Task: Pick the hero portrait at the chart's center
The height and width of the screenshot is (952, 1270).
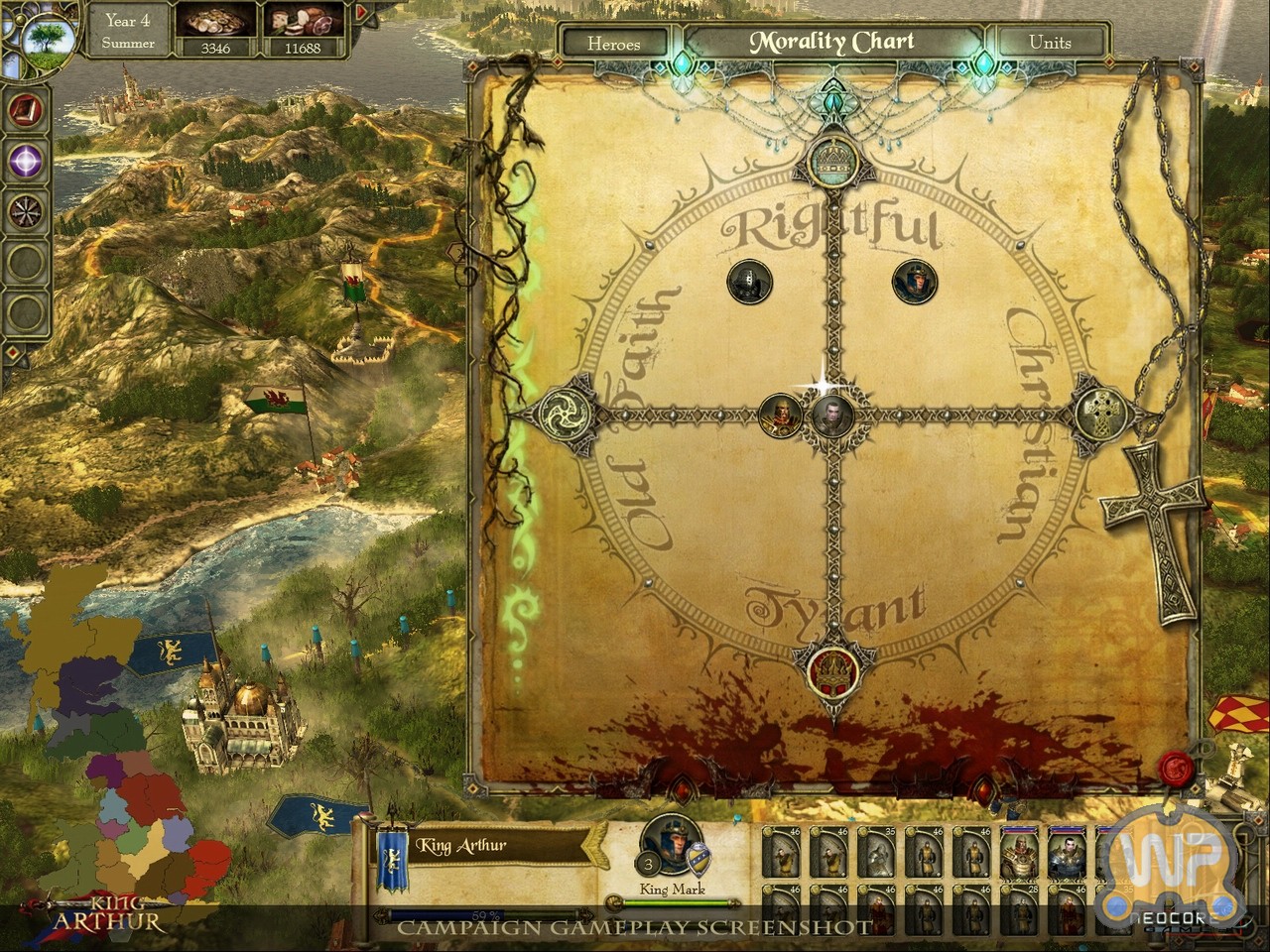Action: pyautogui.click(x=831, y=415)
